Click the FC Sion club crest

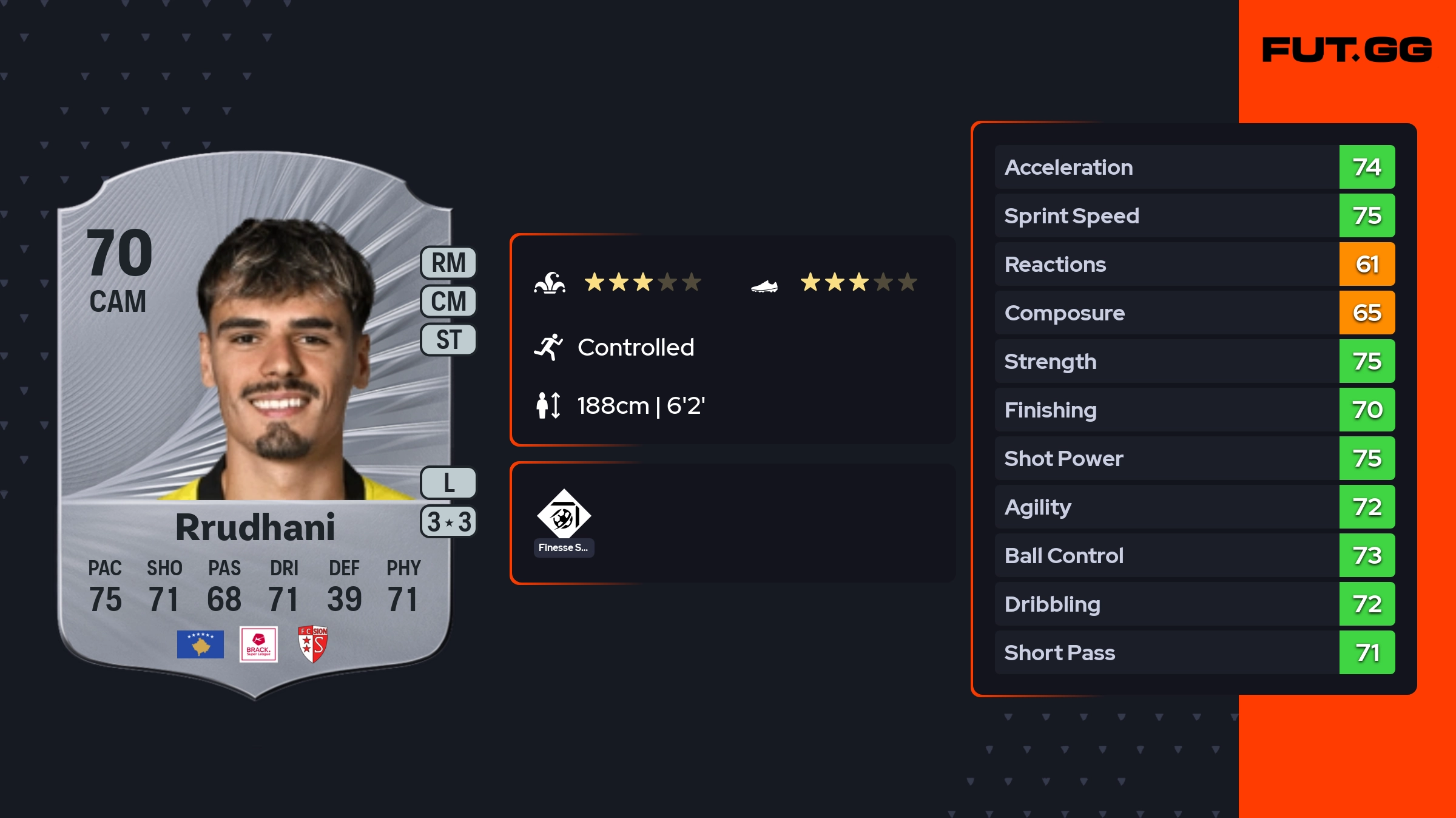pyautogui.click(x=313, y=644)
